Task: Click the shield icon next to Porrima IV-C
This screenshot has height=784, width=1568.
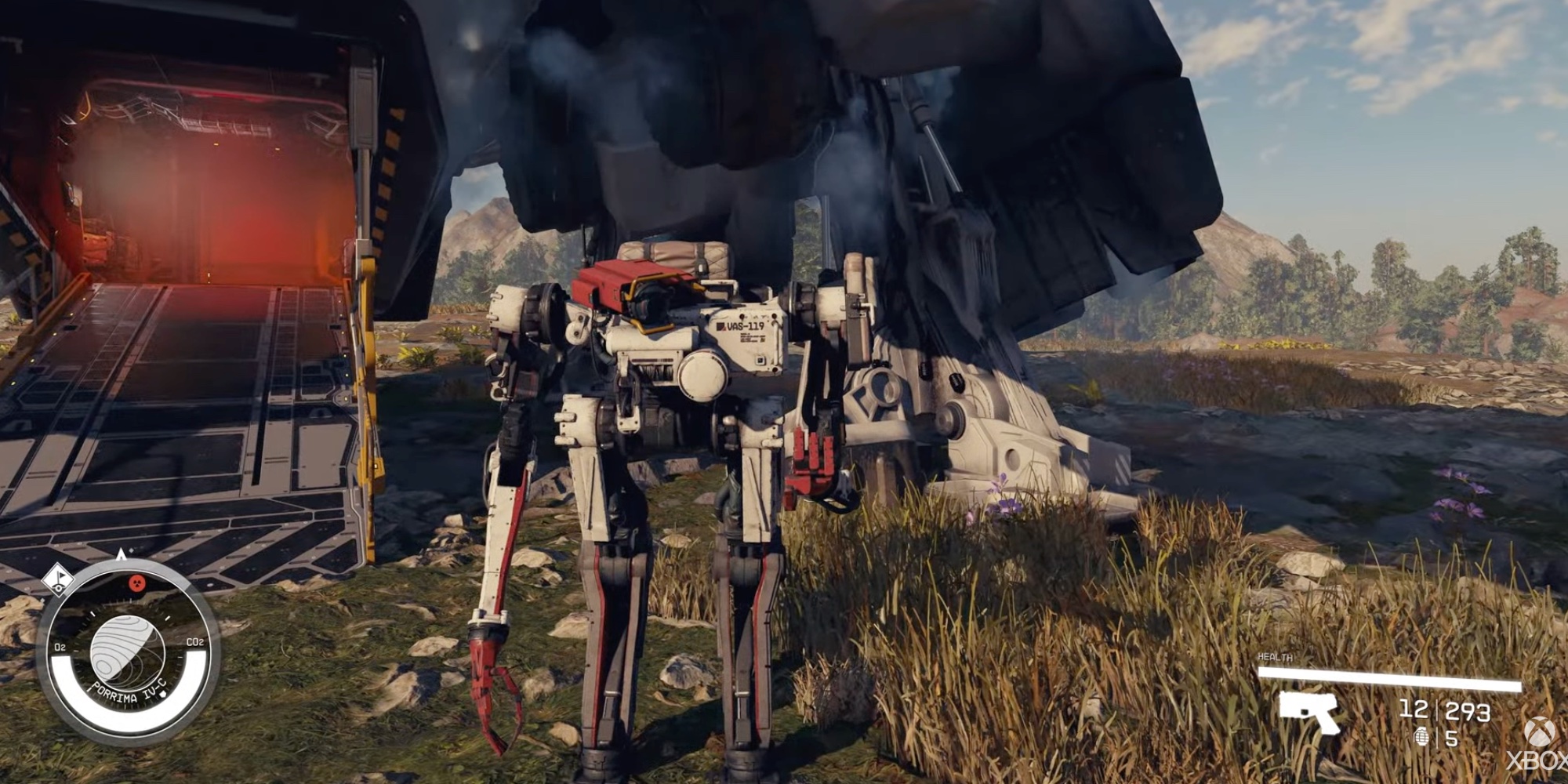Action: (x=163, y=695)
